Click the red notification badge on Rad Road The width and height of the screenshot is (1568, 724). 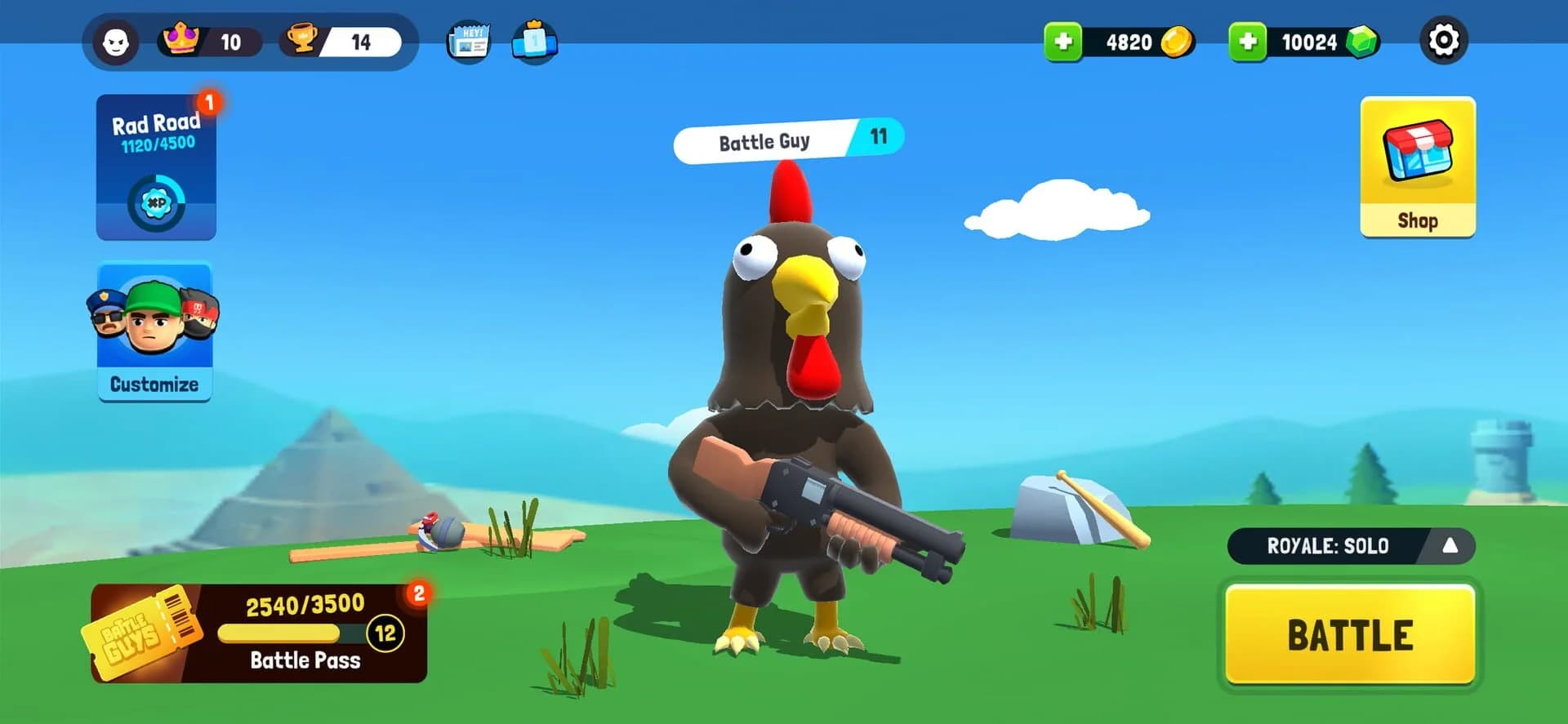(208, 103)
